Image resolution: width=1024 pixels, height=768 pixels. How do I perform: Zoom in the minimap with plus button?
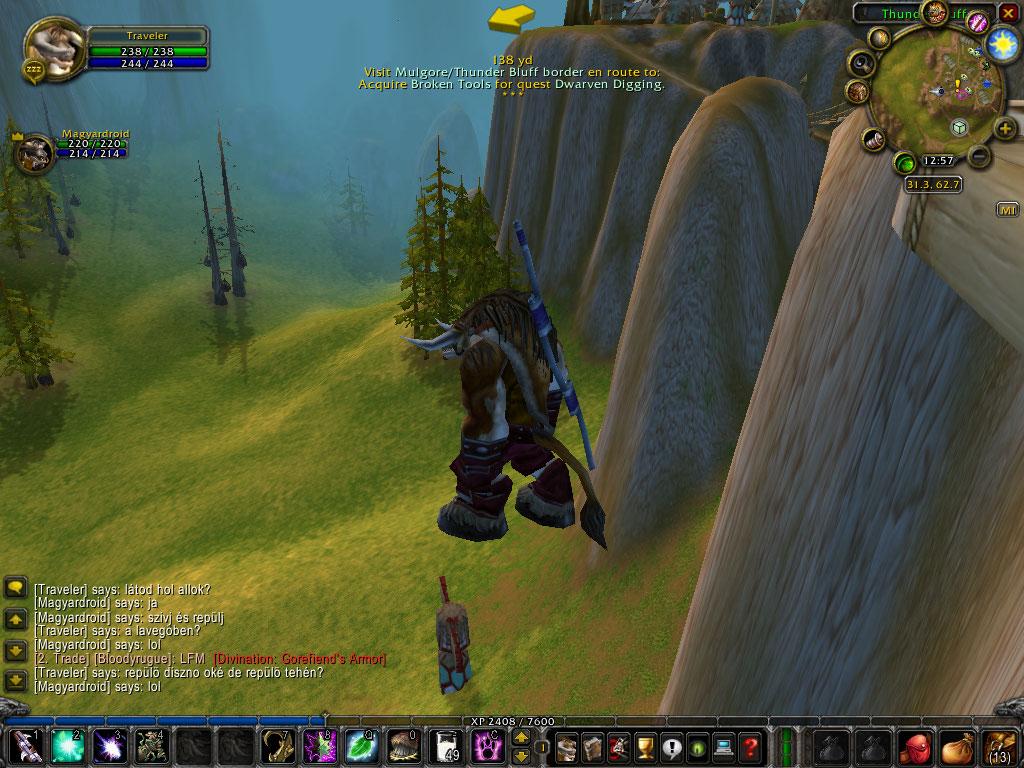(1005, 130)
